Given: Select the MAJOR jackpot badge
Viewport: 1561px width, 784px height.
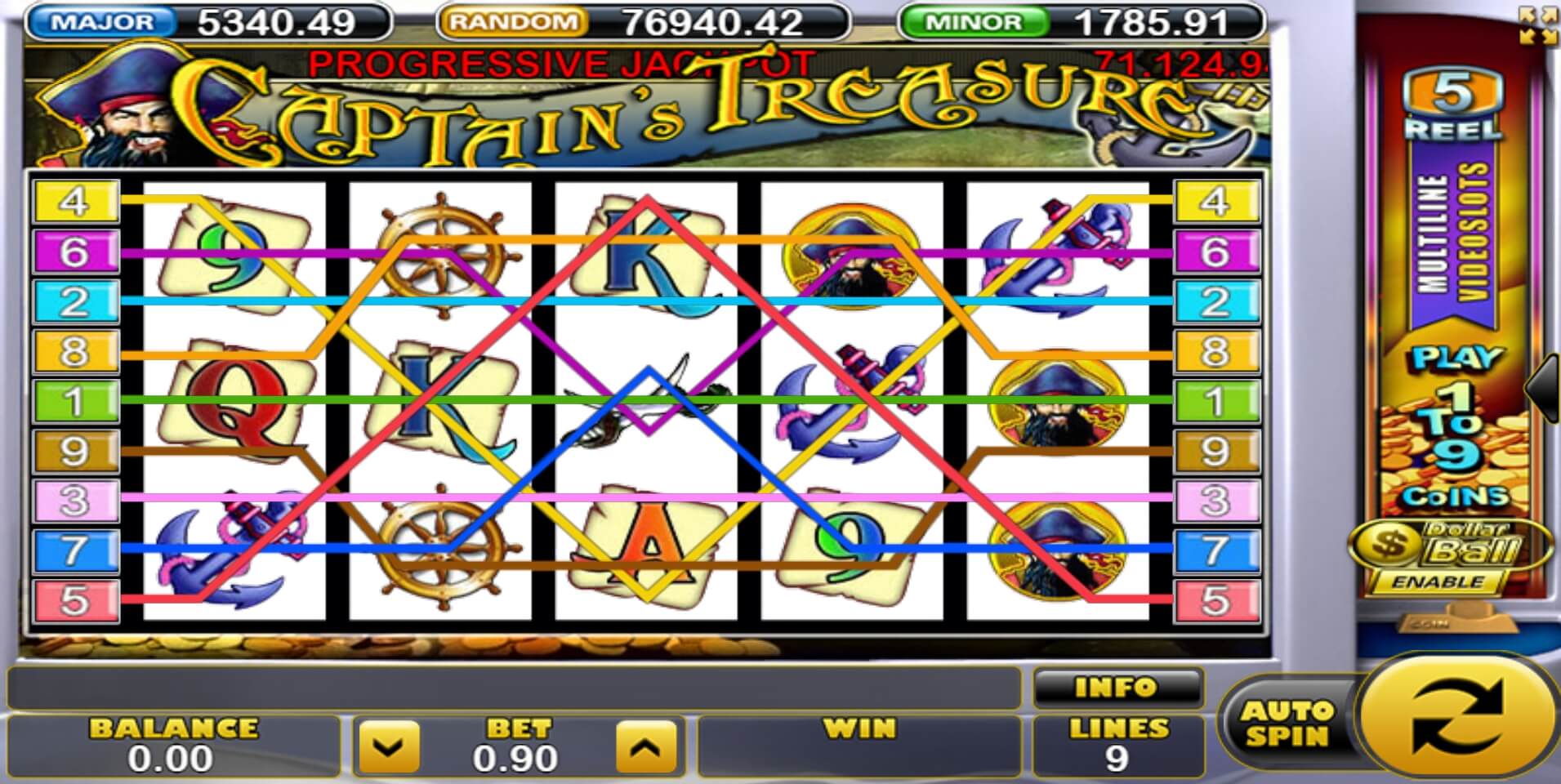Looking at the screenshot, I should [106, 20].
